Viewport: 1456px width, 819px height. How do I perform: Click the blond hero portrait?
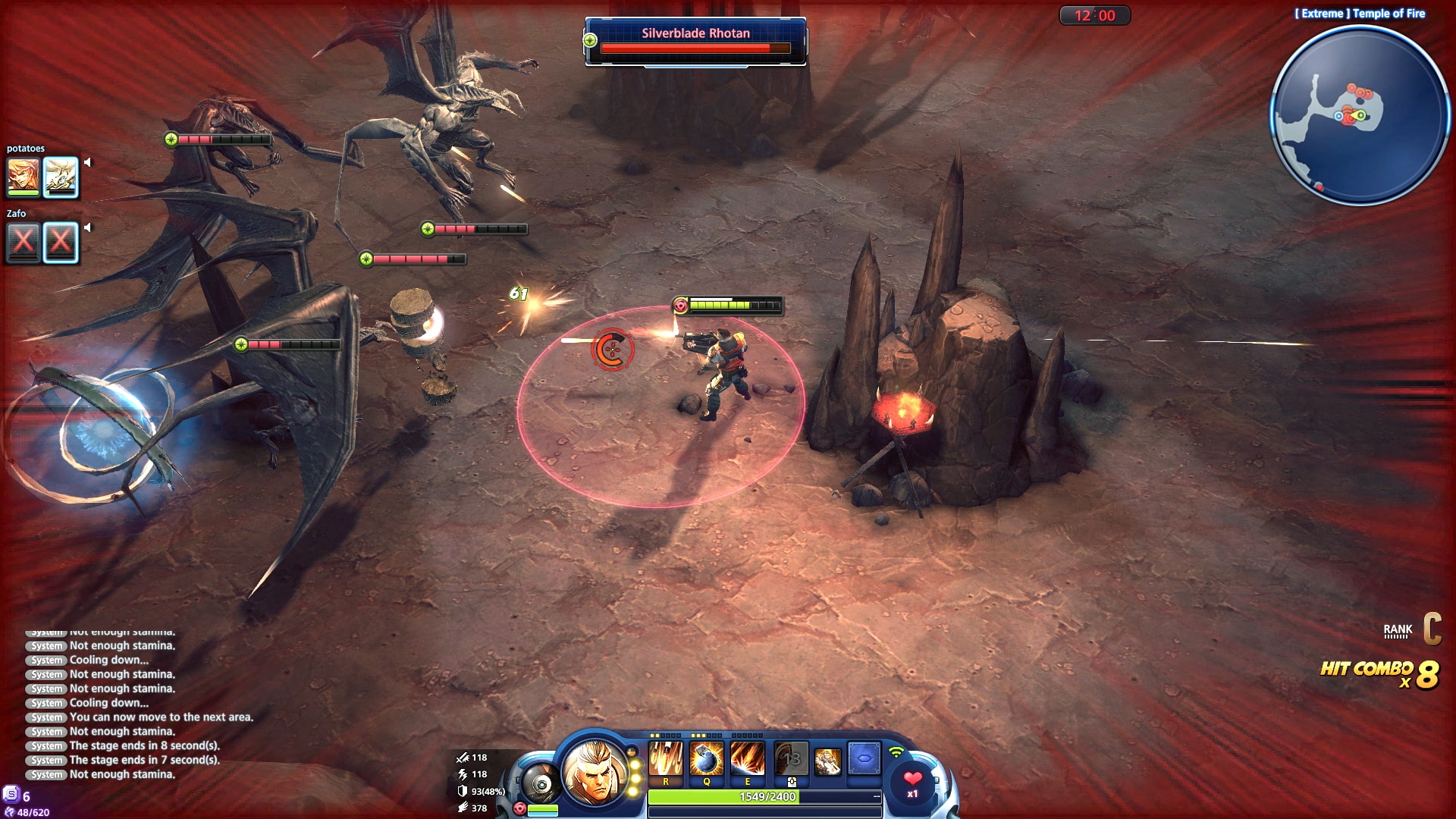click(x=595, y=772)
